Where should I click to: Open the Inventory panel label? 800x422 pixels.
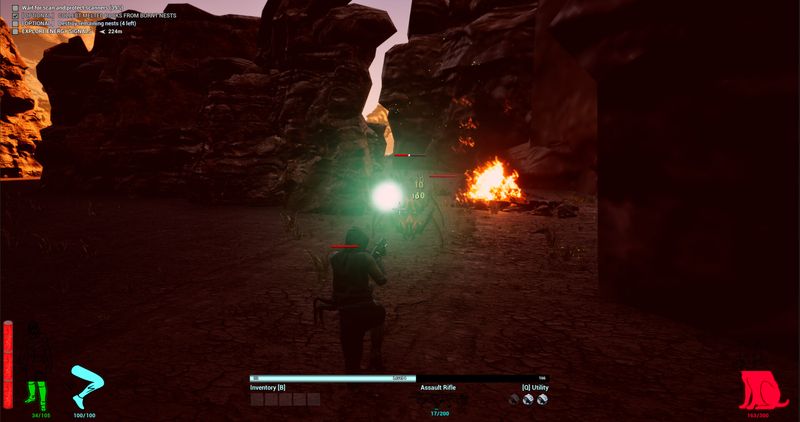(268, 387)
